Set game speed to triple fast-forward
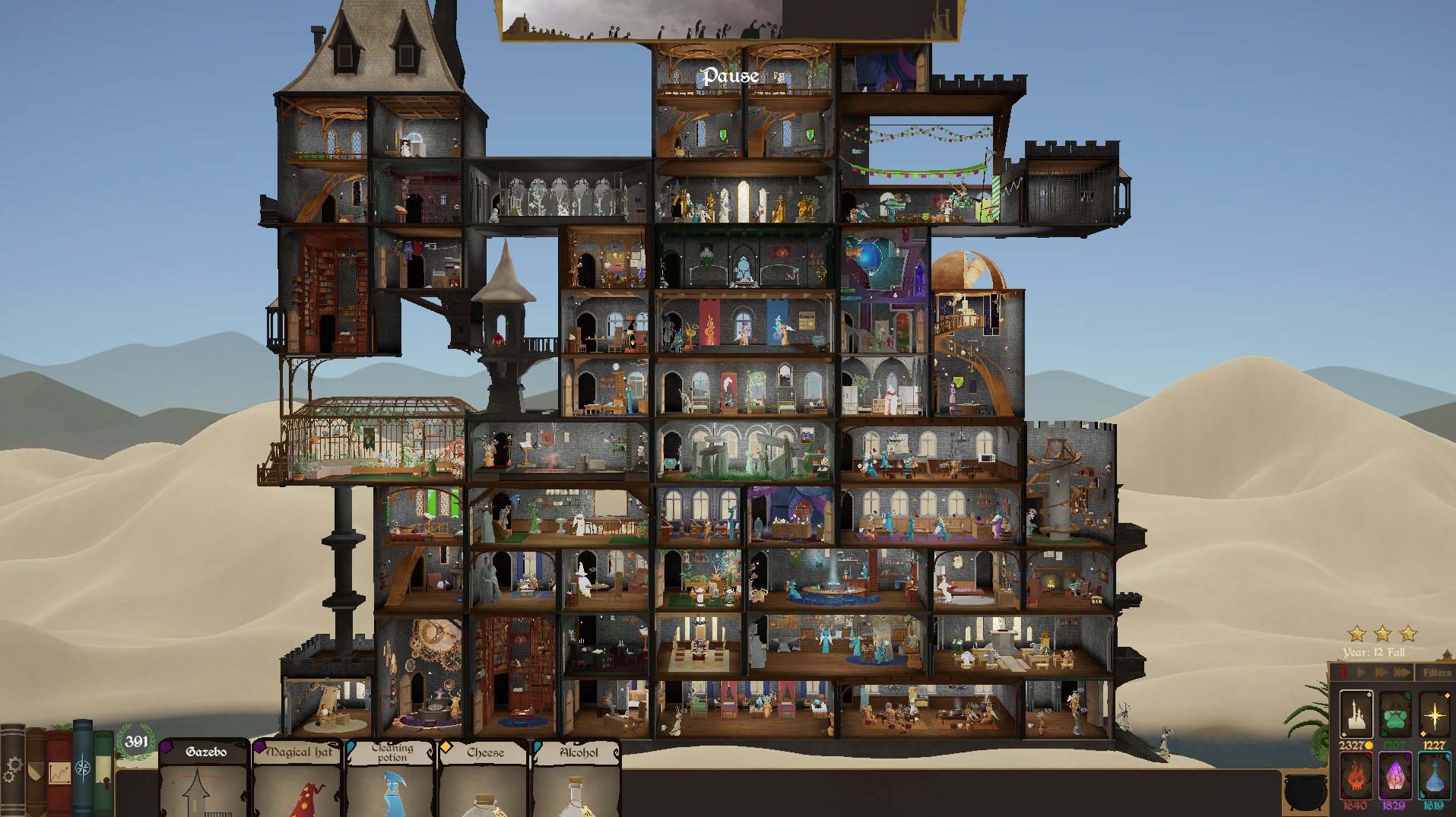The height and width of the screenshot is (817, 1456). coord(1402,673)
